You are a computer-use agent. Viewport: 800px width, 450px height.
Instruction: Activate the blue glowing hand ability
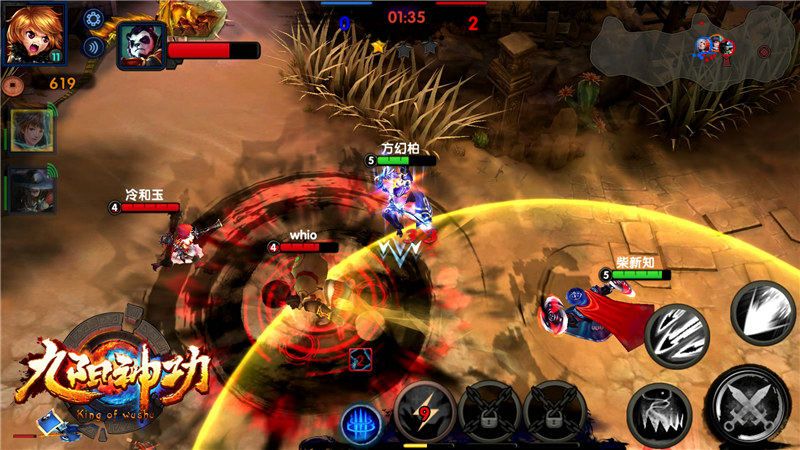click(x=361, y=422)
